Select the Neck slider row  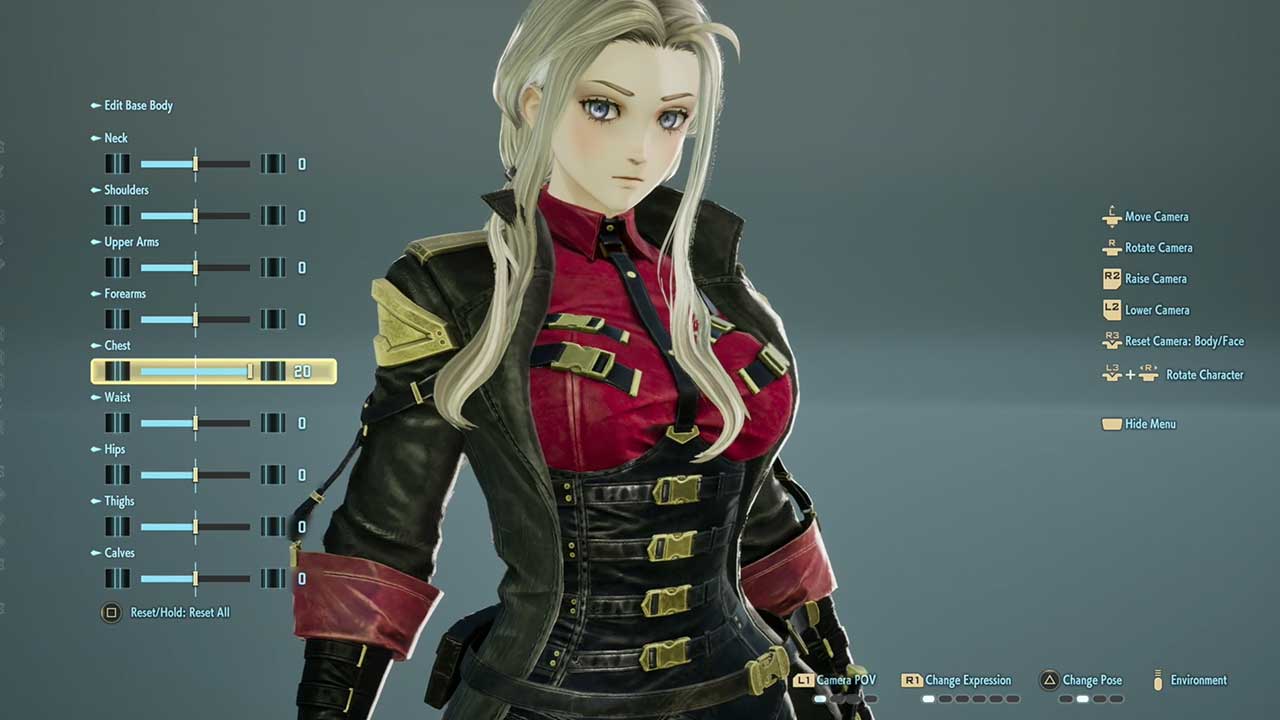195,164
